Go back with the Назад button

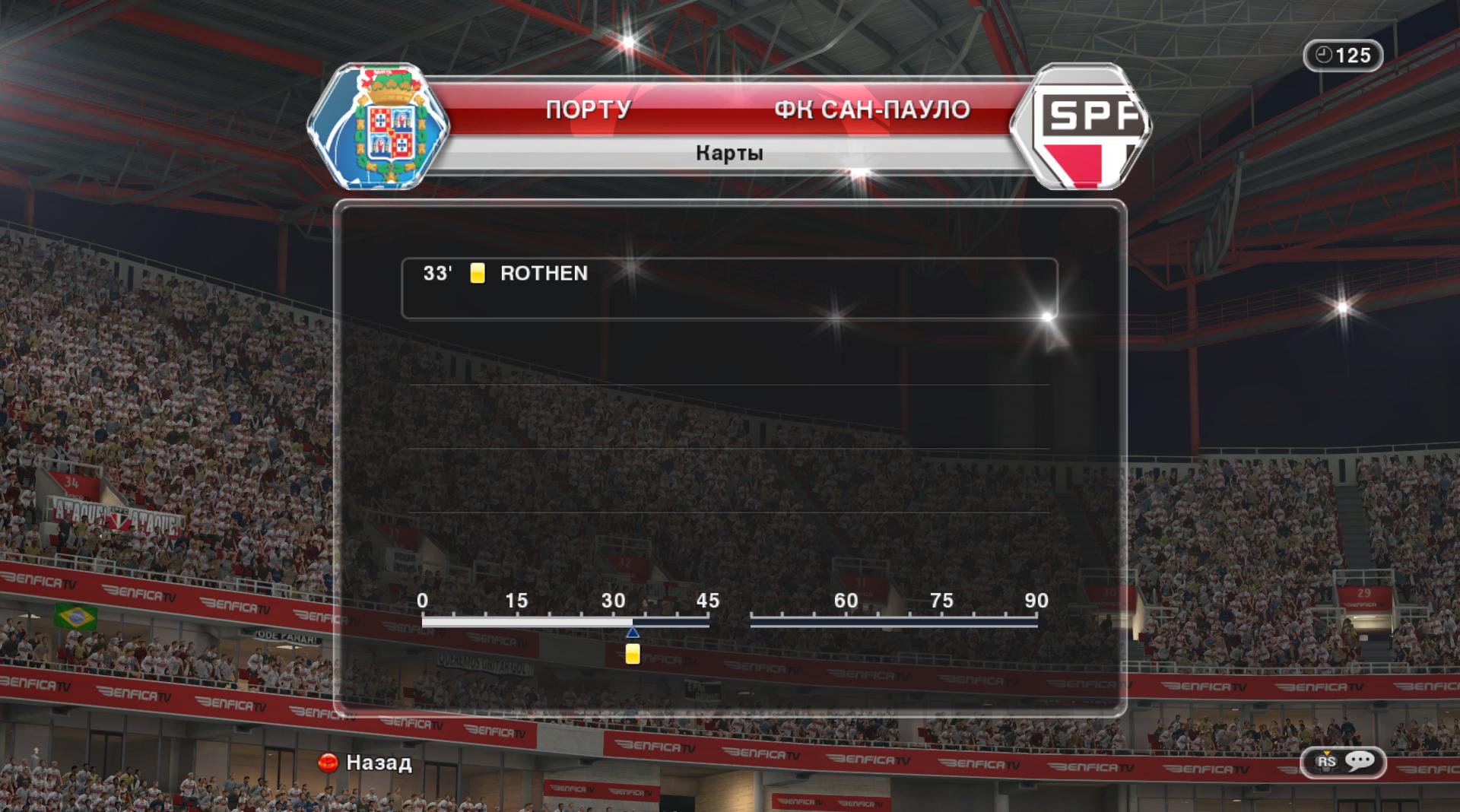point(366,763)
